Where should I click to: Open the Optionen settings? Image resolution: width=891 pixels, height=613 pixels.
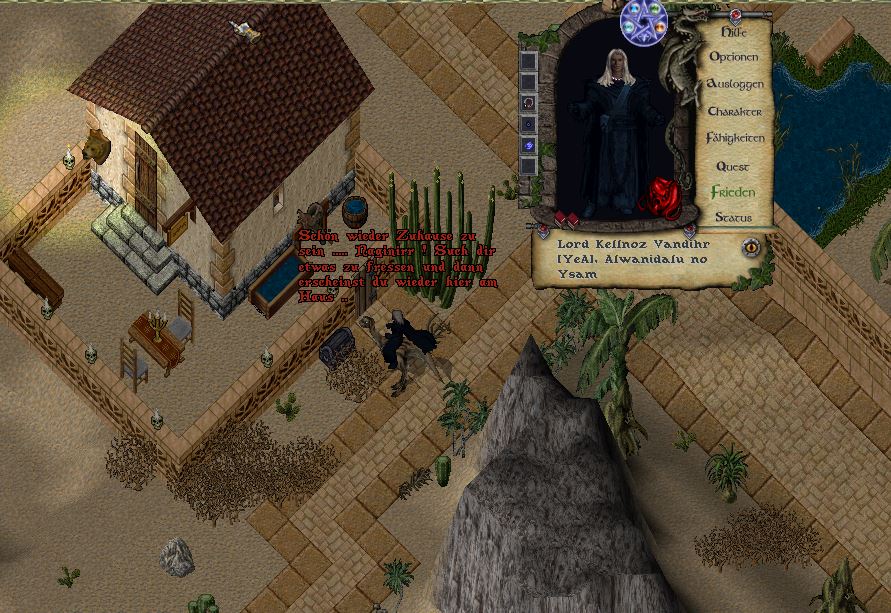734,58
